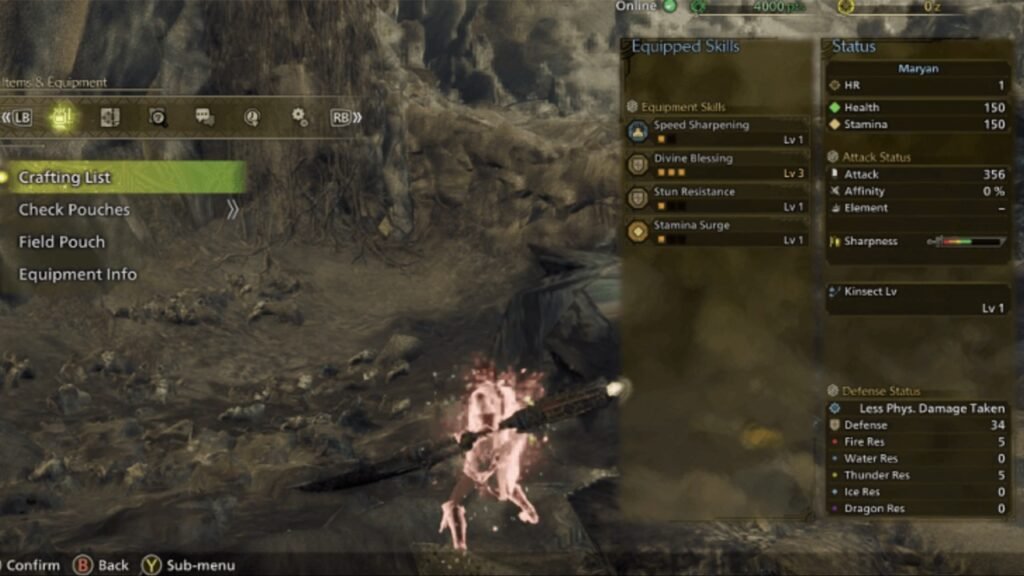Select Check Pouches in the menu
The width and height of the screenshot is (1024, 576).
(75, 210)
